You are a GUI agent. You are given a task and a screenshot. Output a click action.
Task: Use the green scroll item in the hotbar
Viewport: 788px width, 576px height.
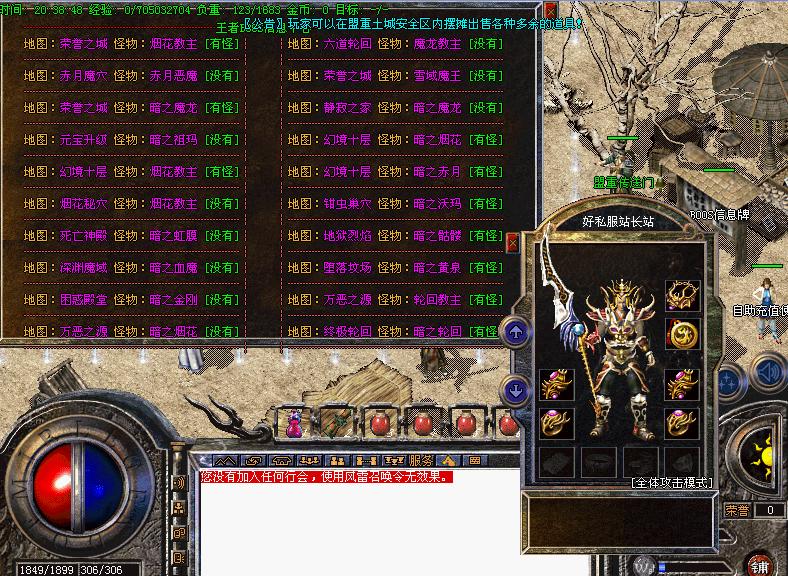336,423
